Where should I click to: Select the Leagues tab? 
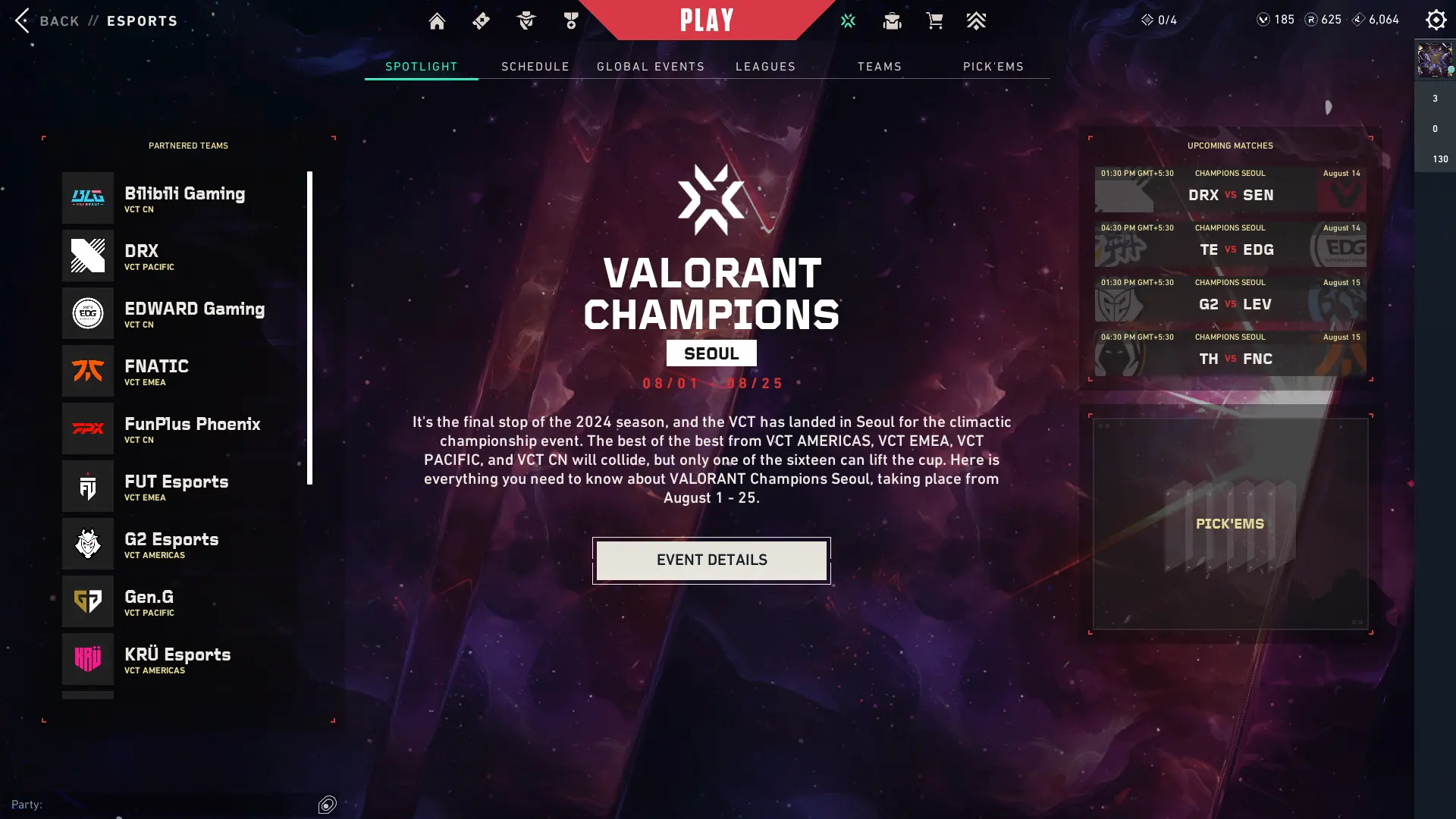[x=765, y=67]
